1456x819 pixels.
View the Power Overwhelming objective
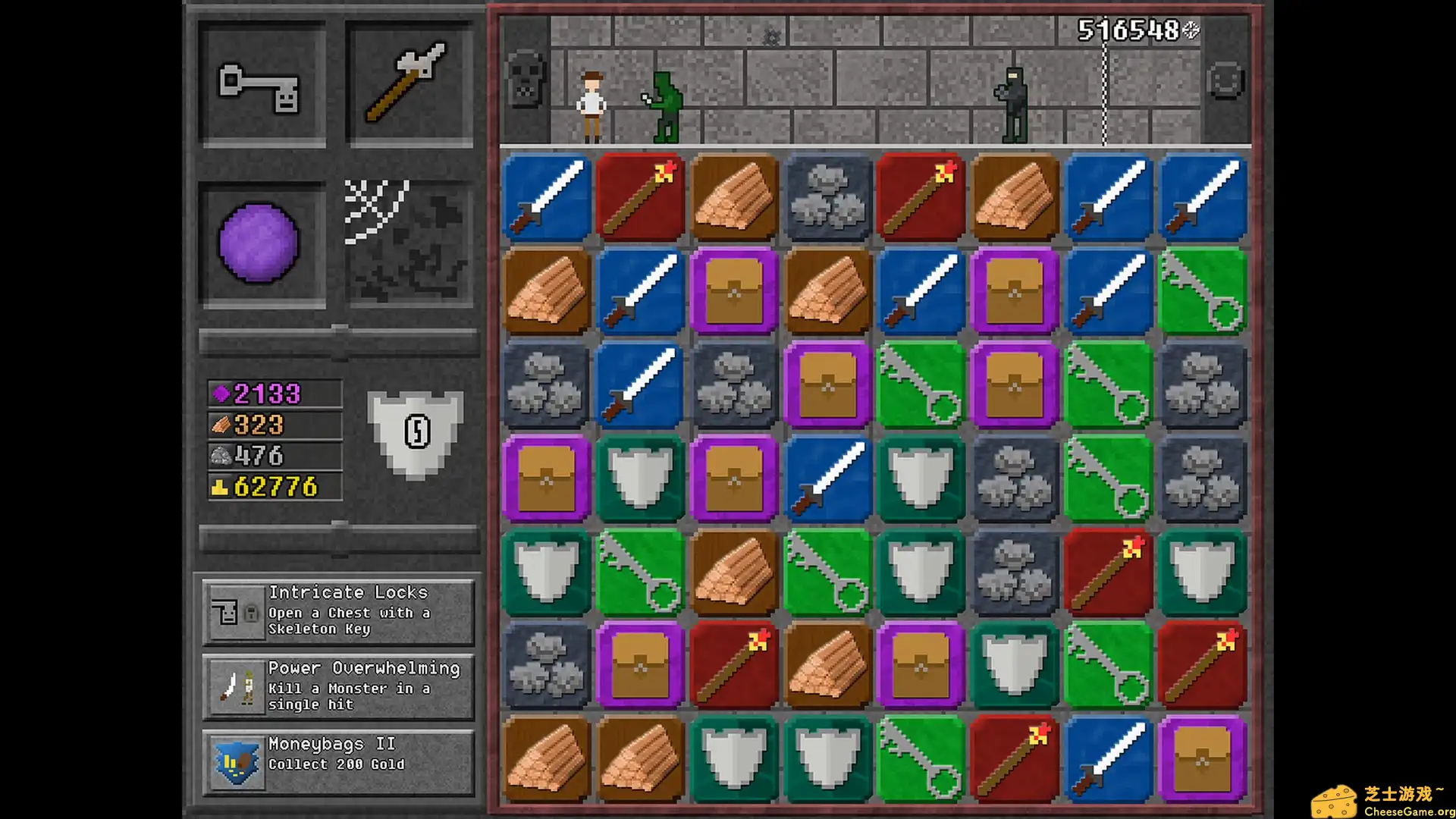(x=338, y=686)
